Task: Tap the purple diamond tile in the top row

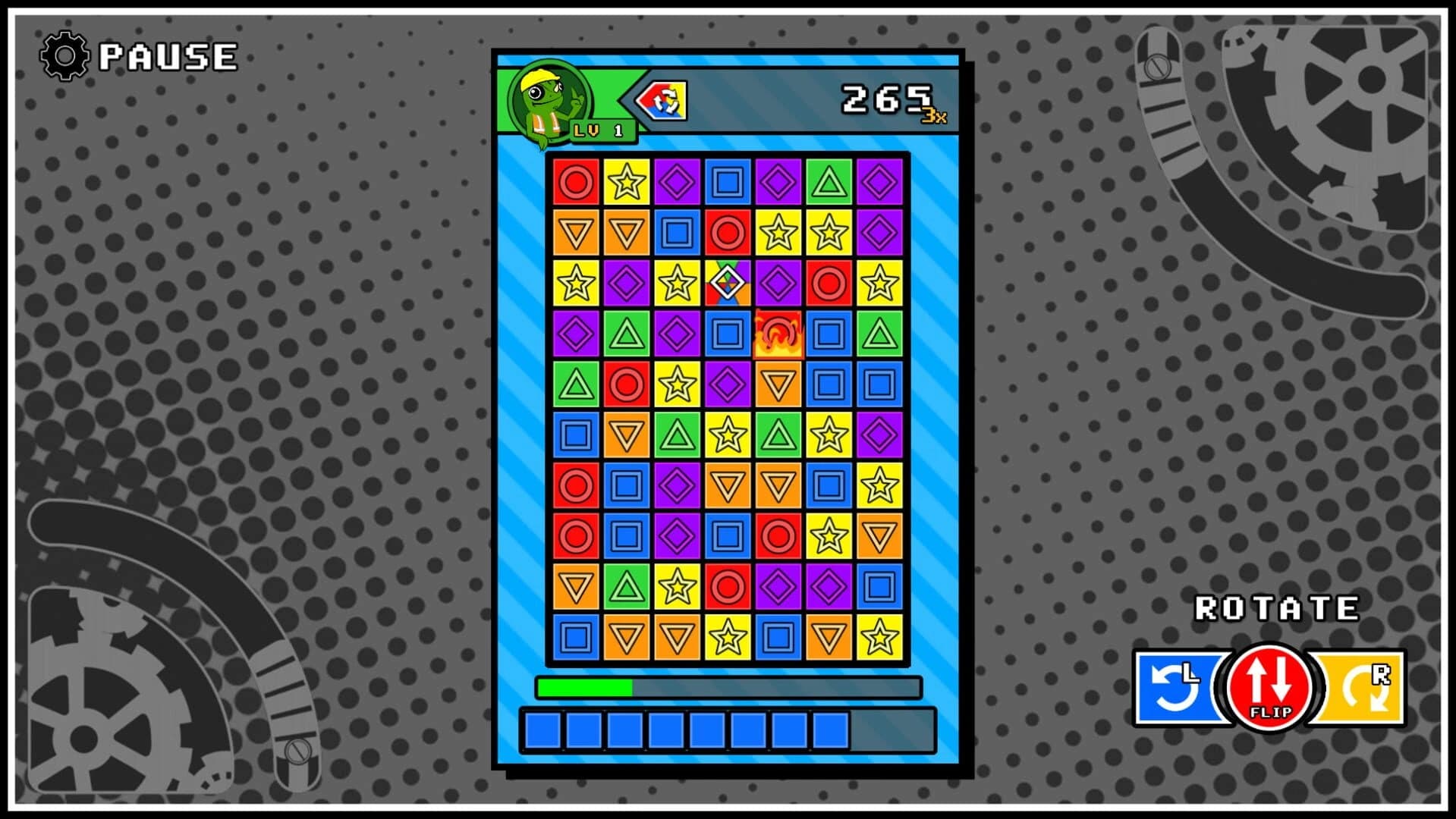Action: click(676, 182)
